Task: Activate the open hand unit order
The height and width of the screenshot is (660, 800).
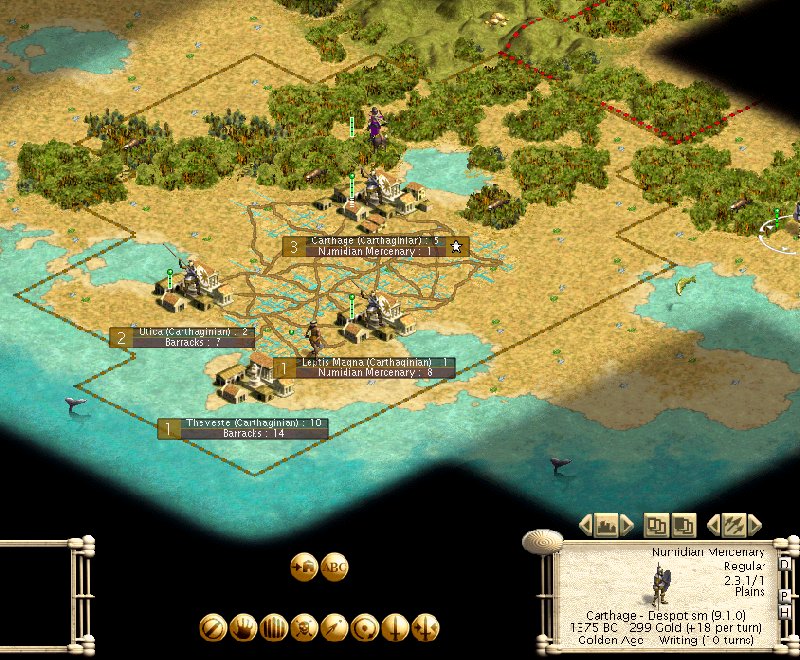Action: point(243,627)
